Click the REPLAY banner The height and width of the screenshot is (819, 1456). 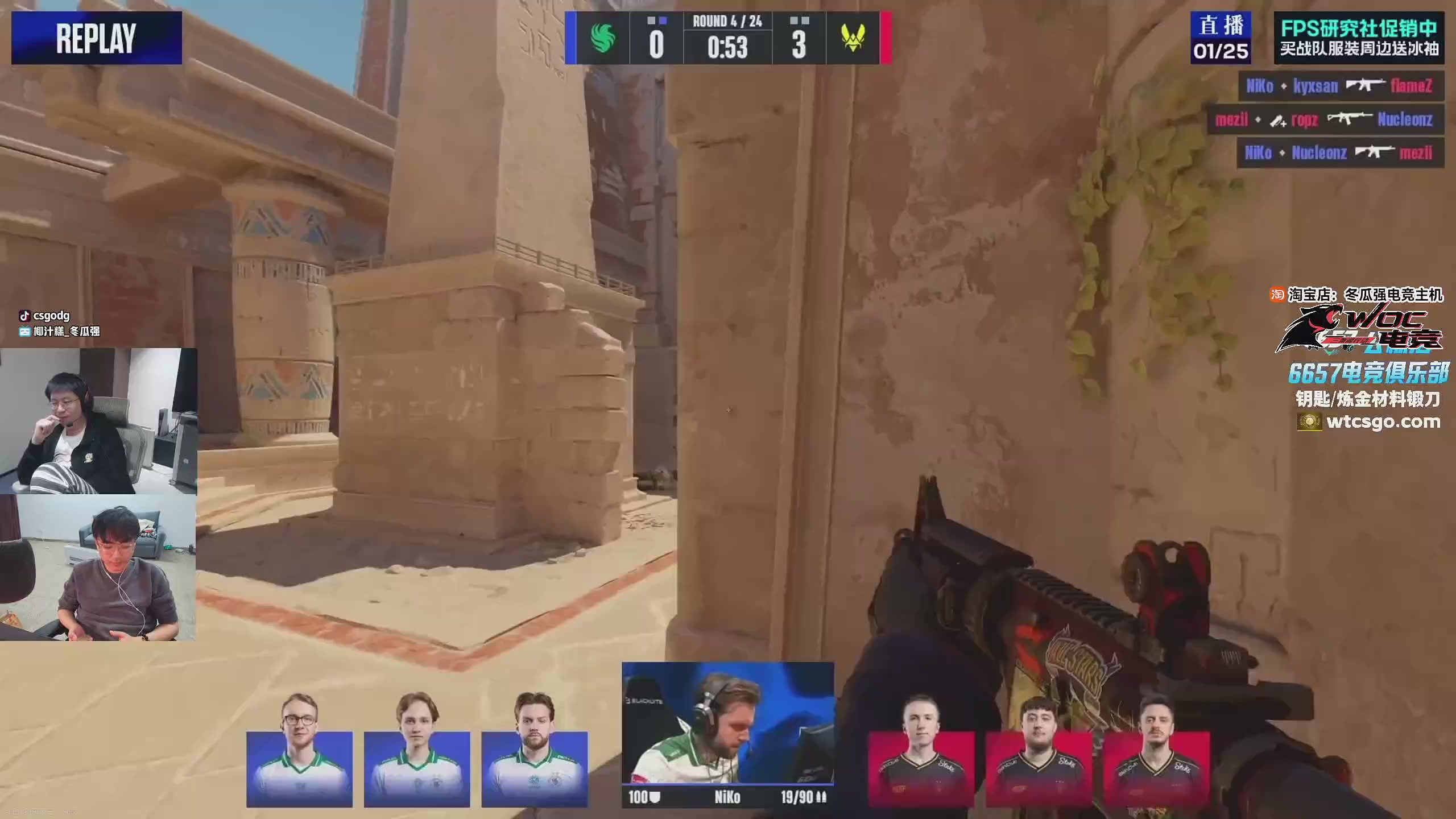97,38
